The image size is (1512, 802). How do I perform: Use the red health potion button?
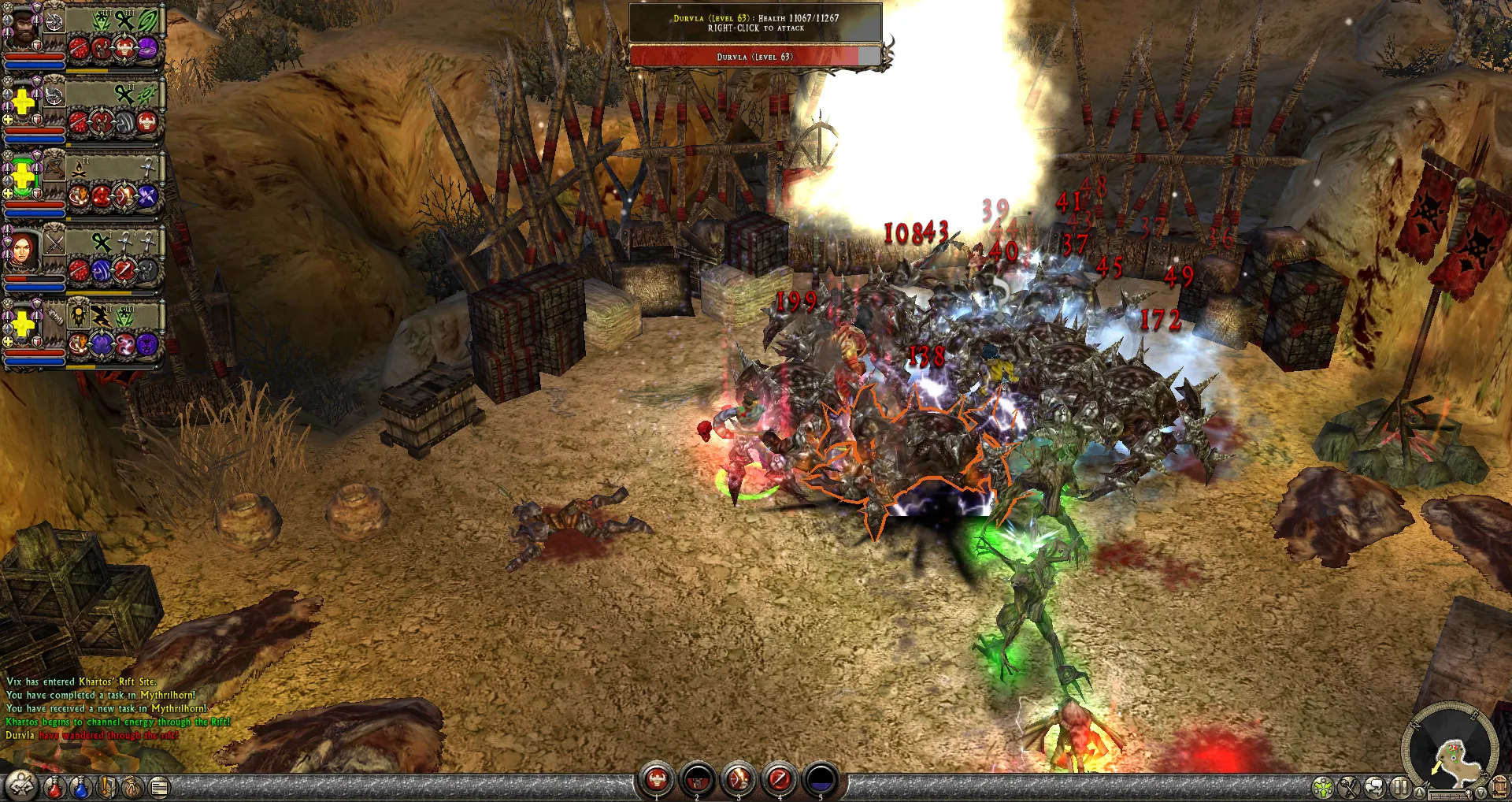tap(54, 786)
